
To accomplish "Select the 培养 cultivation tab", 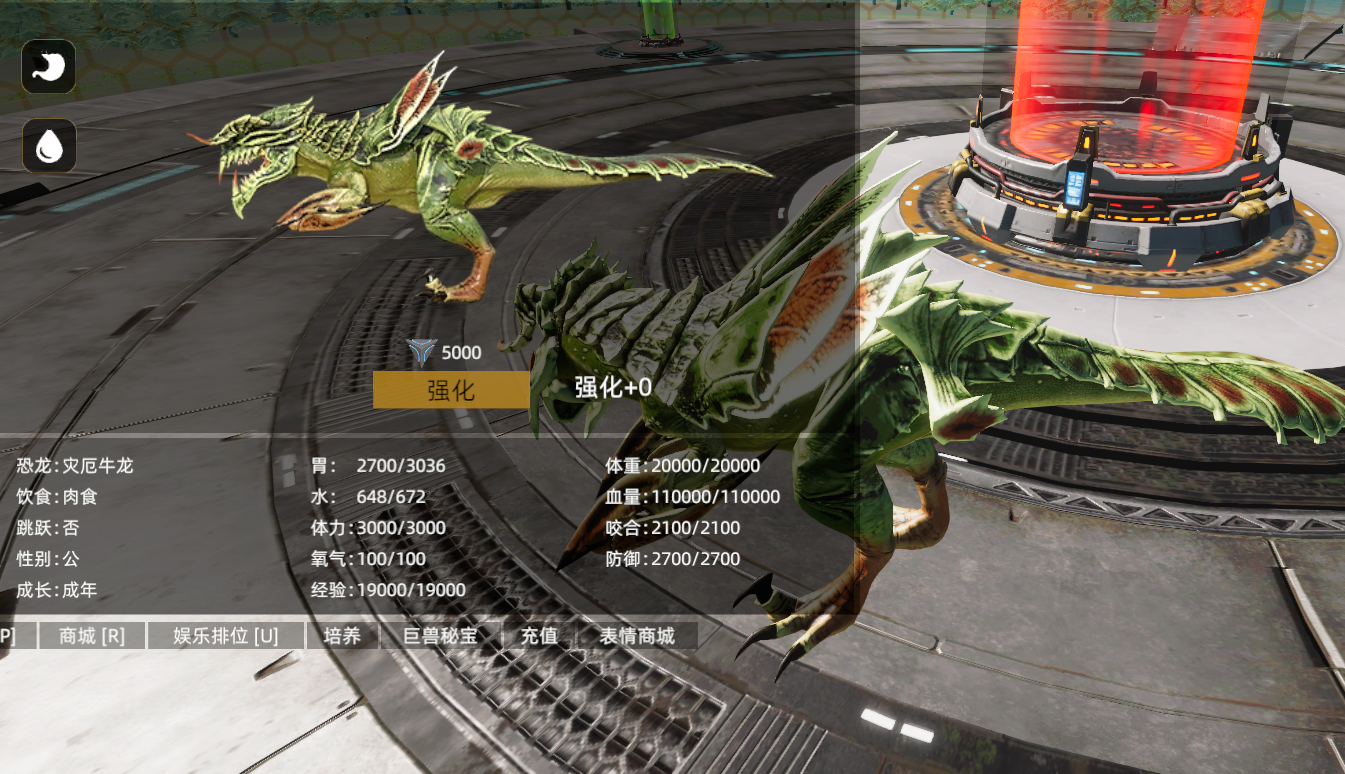I will point(343,635).
